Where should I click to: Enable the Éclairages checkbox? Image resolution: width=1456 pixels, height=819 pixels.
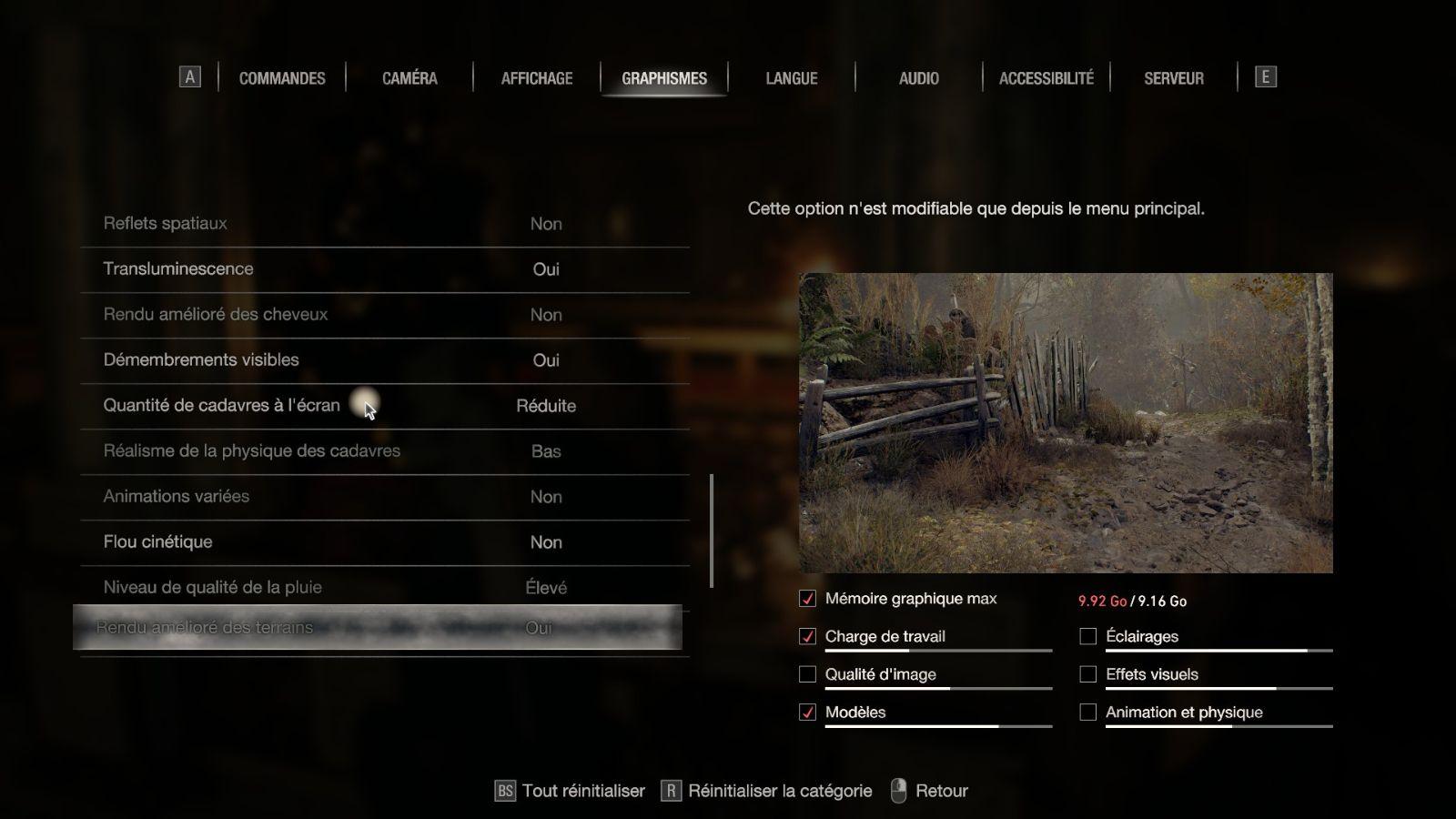coord(1087,636)
